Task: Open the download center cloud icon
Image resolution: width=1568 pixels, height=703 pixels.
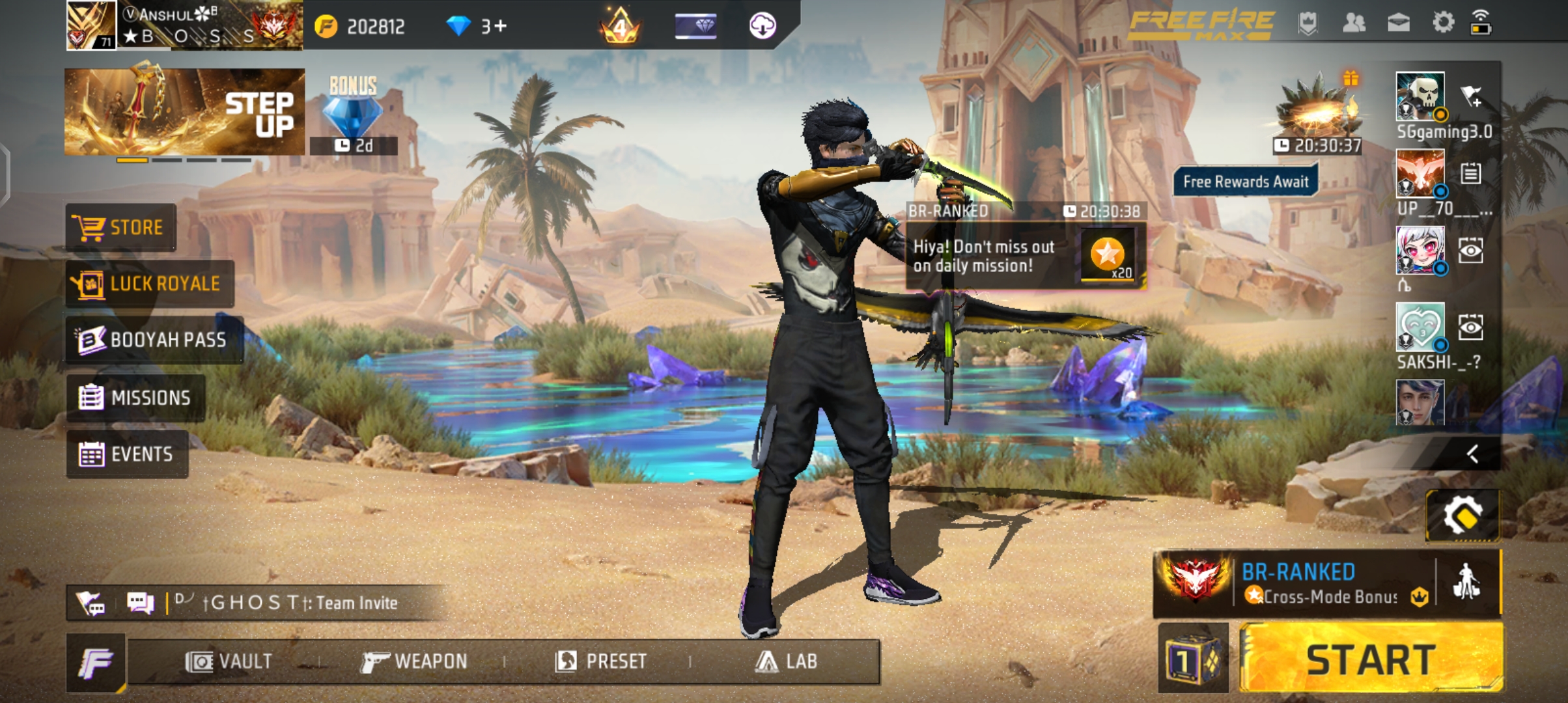Action: click(762, 26)
